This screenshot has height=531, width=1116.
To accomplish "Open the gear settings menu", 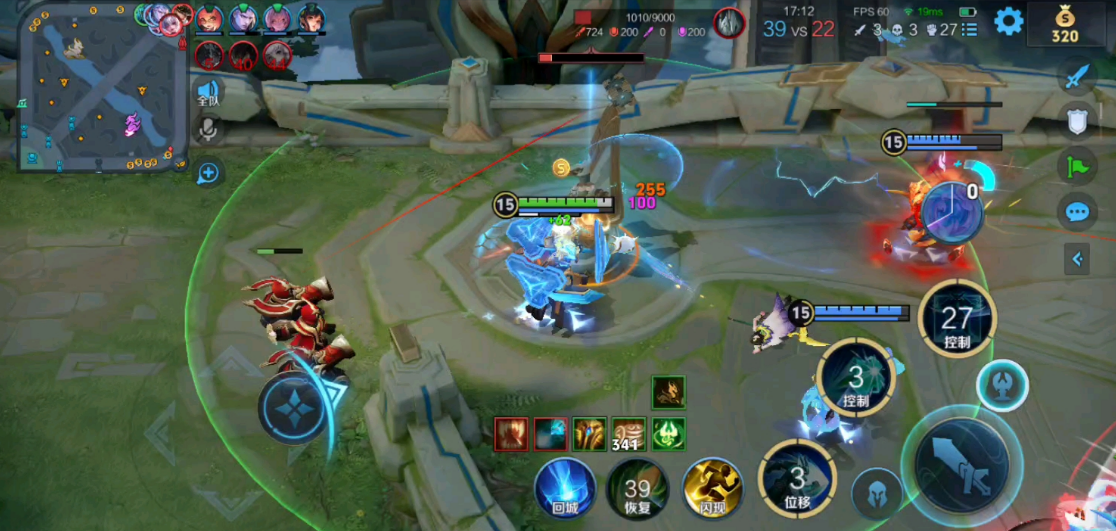I will click(x=1008, y=20).
